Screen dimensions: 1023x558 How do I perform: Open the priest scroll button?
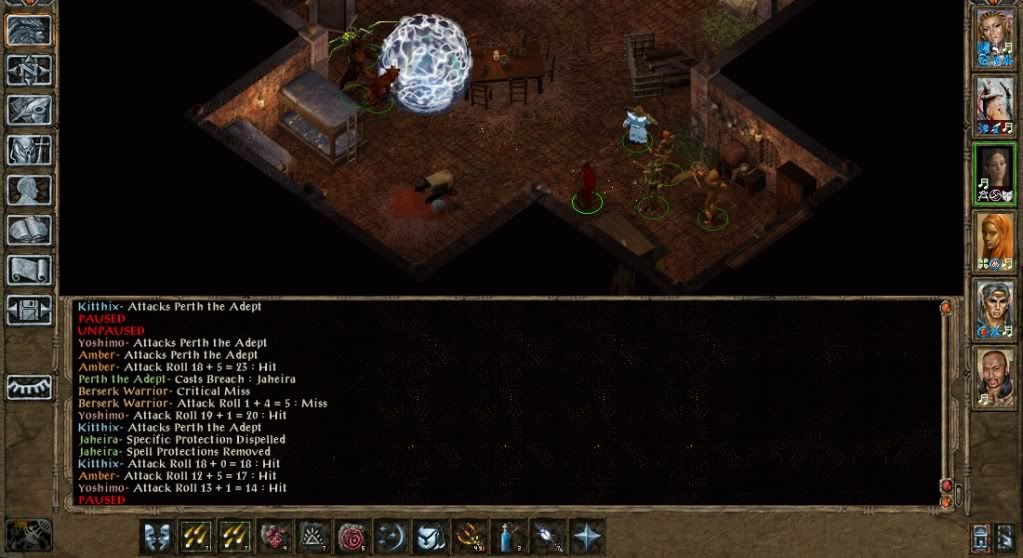[29, 269]
